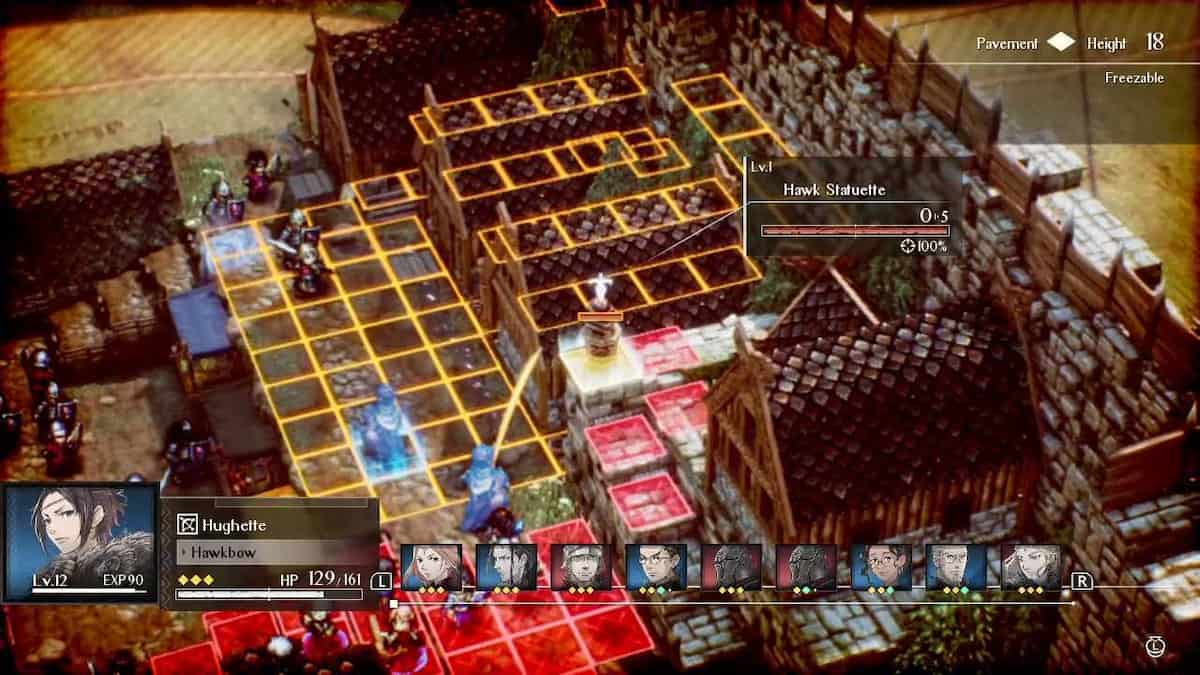1200x675 pixels.
Task: Choose the woman with round glasses portrait
Action: tap(881, 567)
